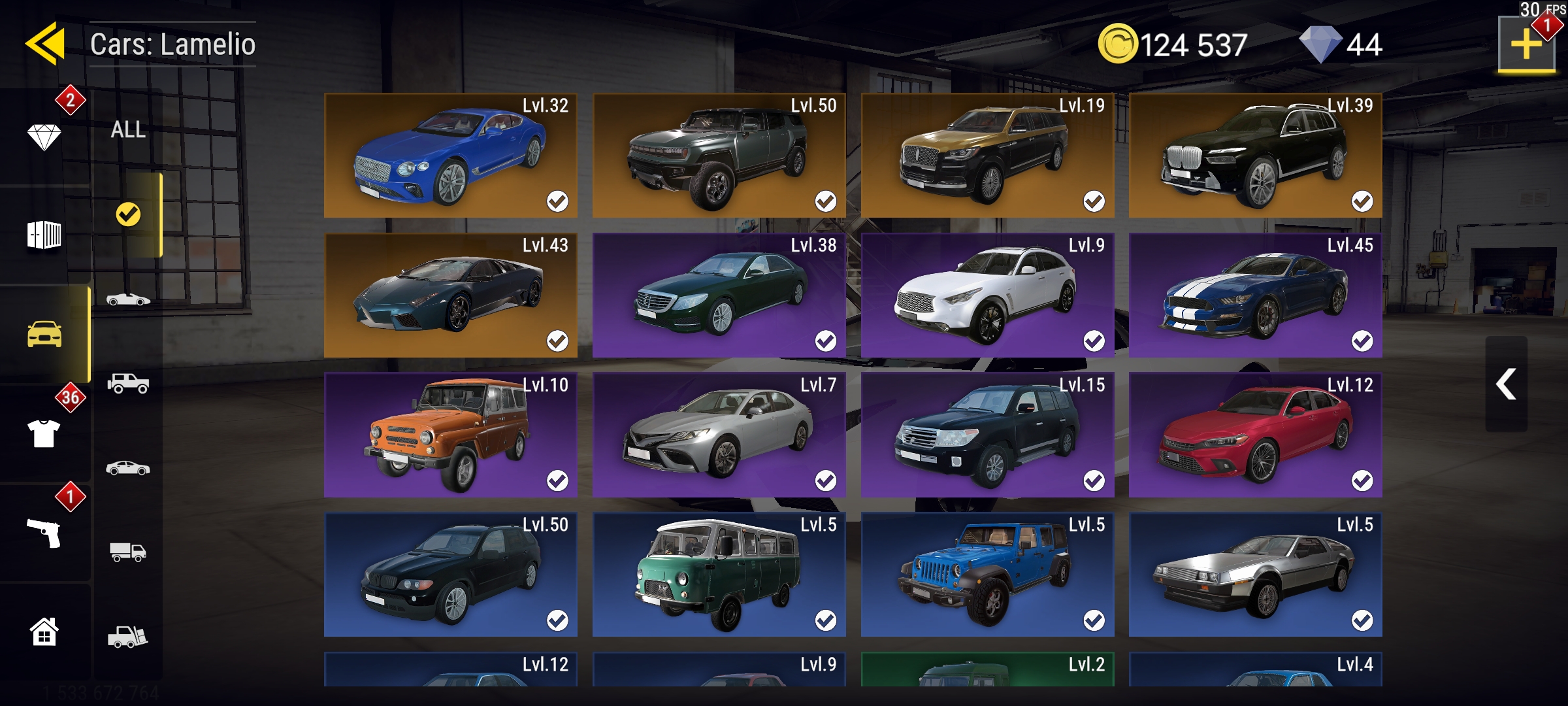This screenshot has height=706, width=1568.
Task: Open the currency purchase plus button
Action: coord(1526,44)
